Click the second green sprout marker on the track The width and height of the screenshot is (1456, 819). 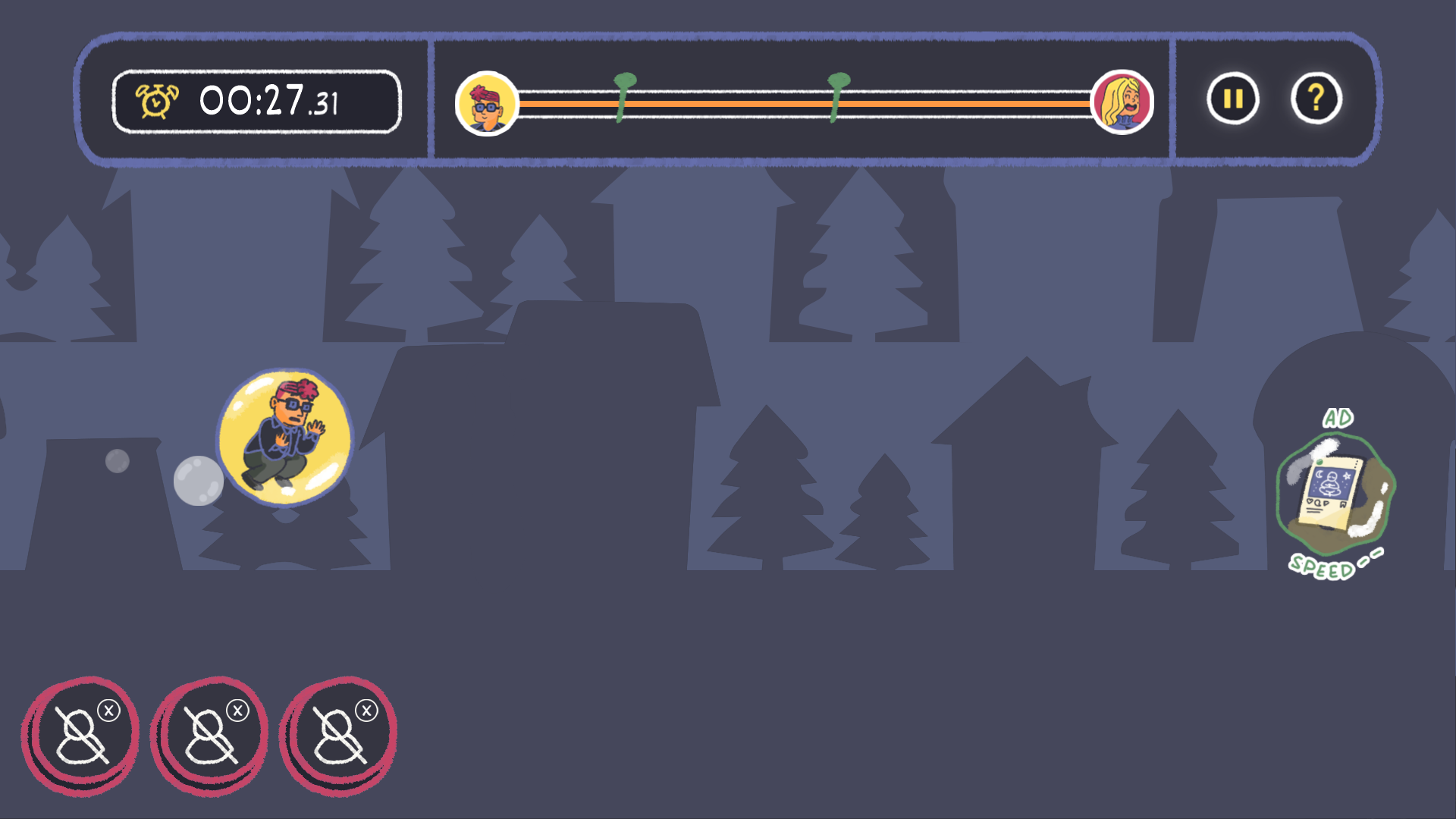click(836, 97)
